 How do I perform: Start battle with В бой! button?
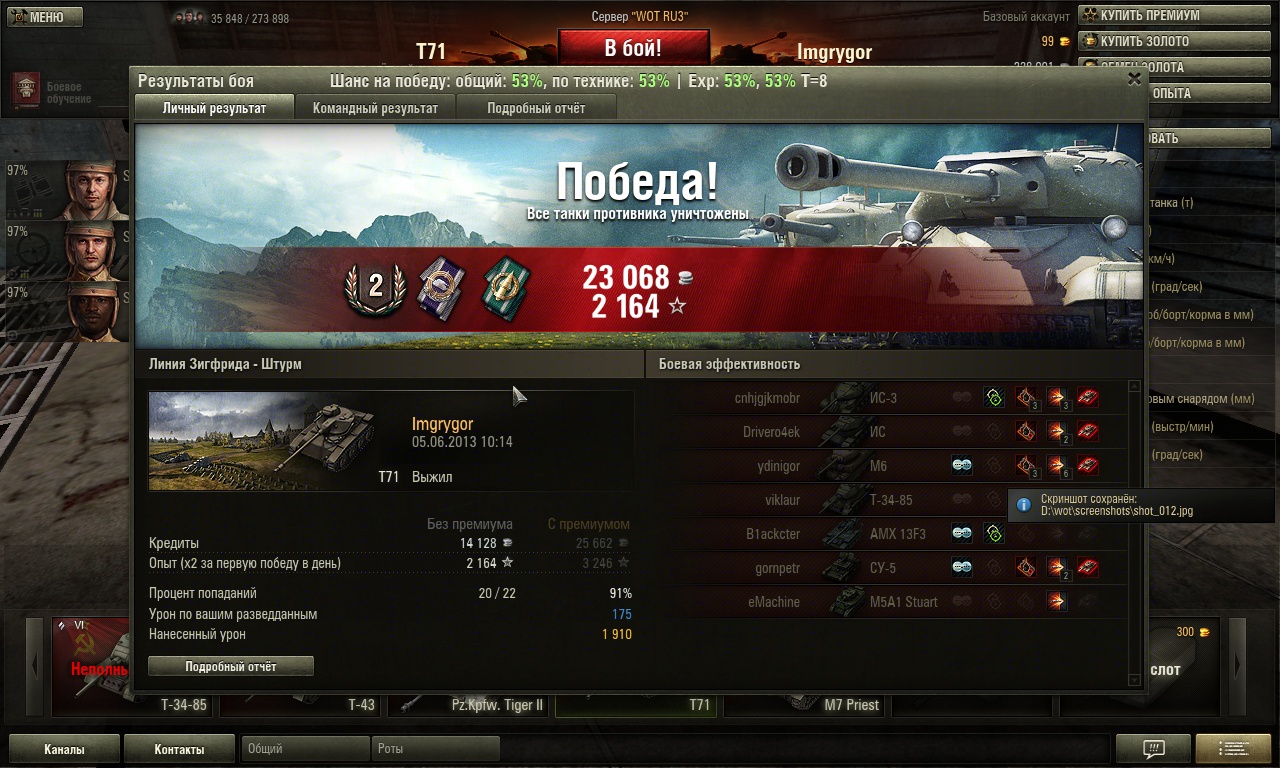click(x=633, y=48)
